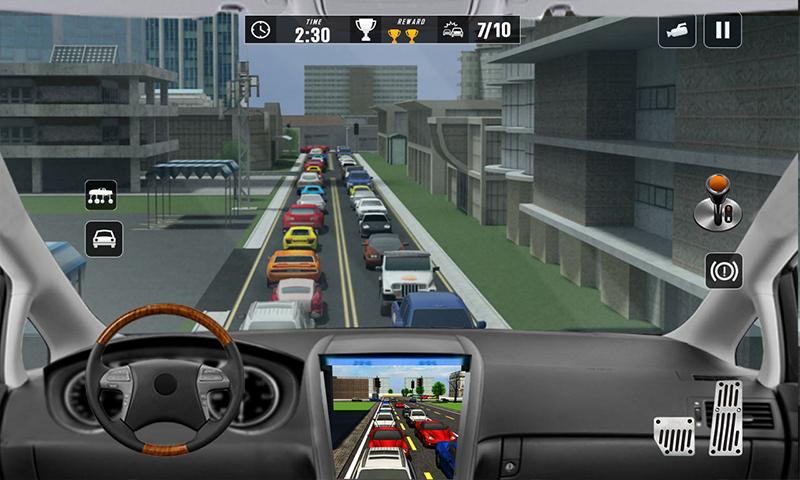This screenshot has height=480, width=800.
Task: Pause the game
Action: 722,30
